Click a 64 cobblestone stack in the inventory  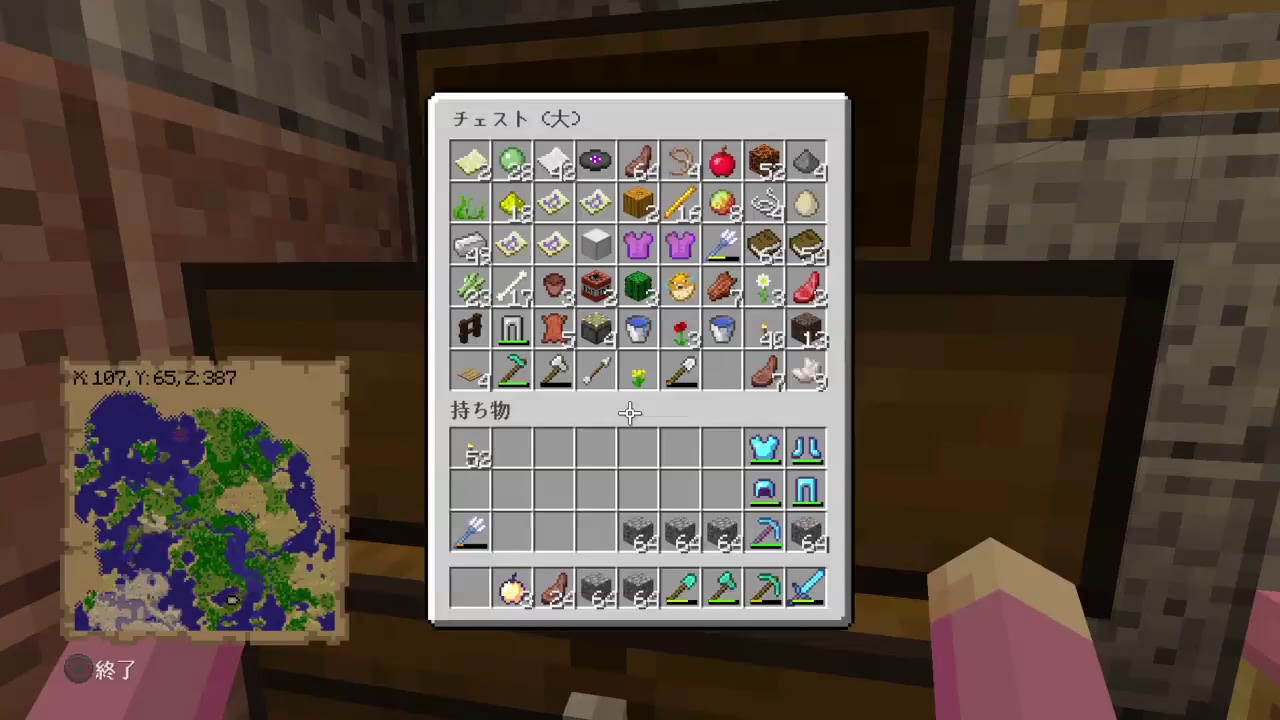[639, 531]
